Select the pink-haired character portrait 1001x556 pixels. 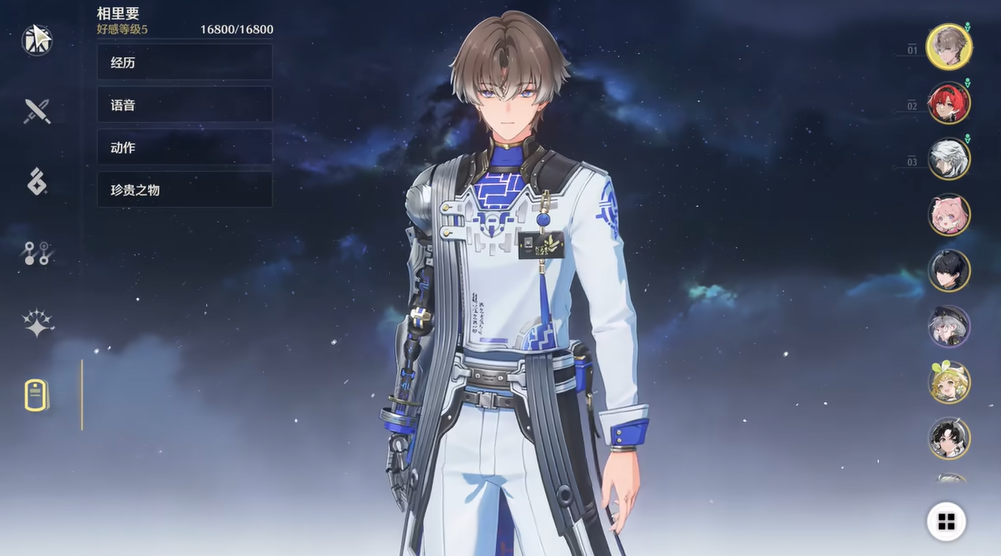pyautogui.click(x=948, y=214)
